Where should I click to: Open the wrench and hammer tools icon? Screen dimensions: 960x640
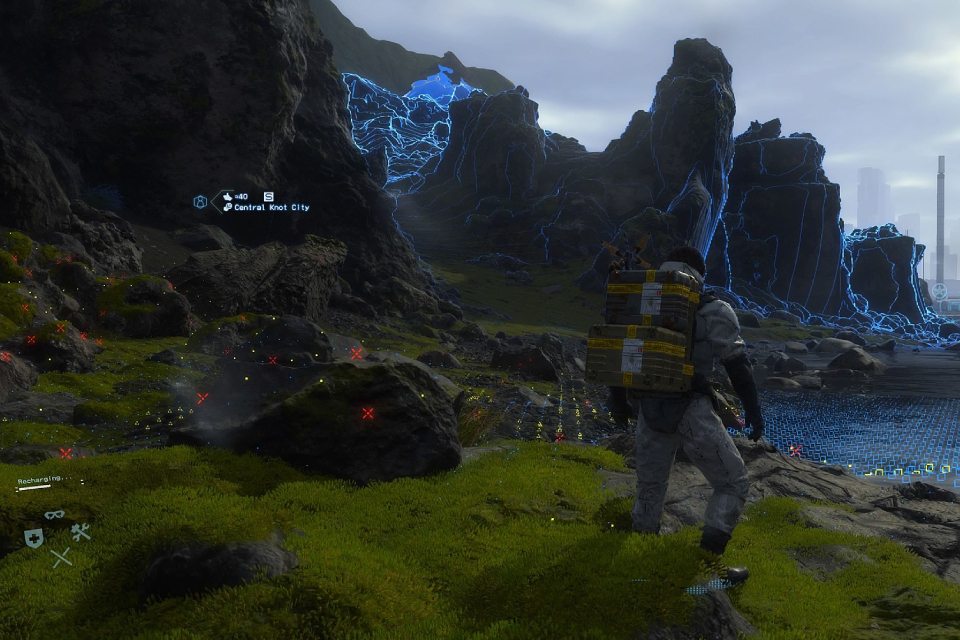(x=81, y=532)
